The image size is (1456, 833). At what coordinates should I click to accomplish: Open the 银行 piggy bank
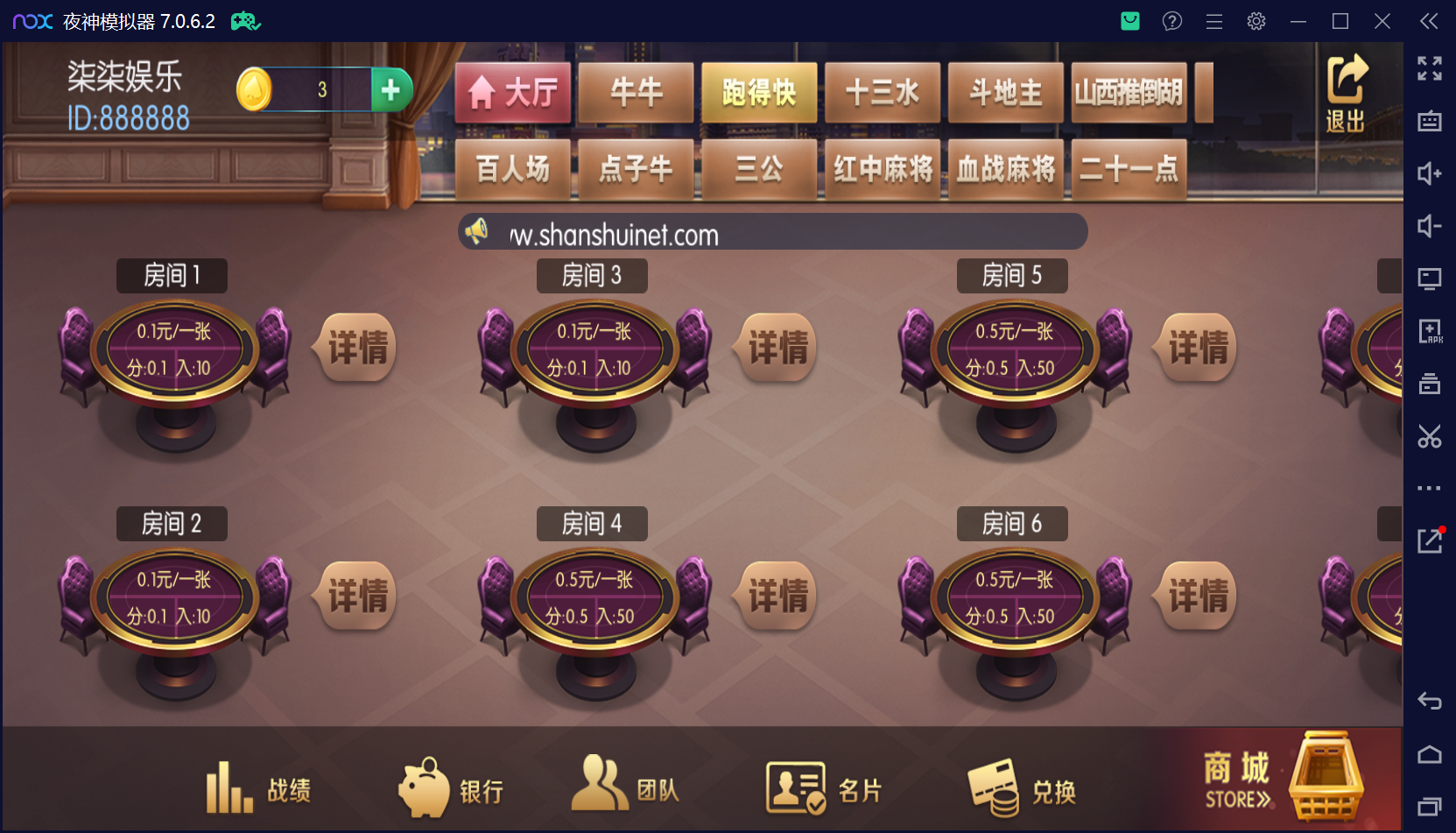451,787
